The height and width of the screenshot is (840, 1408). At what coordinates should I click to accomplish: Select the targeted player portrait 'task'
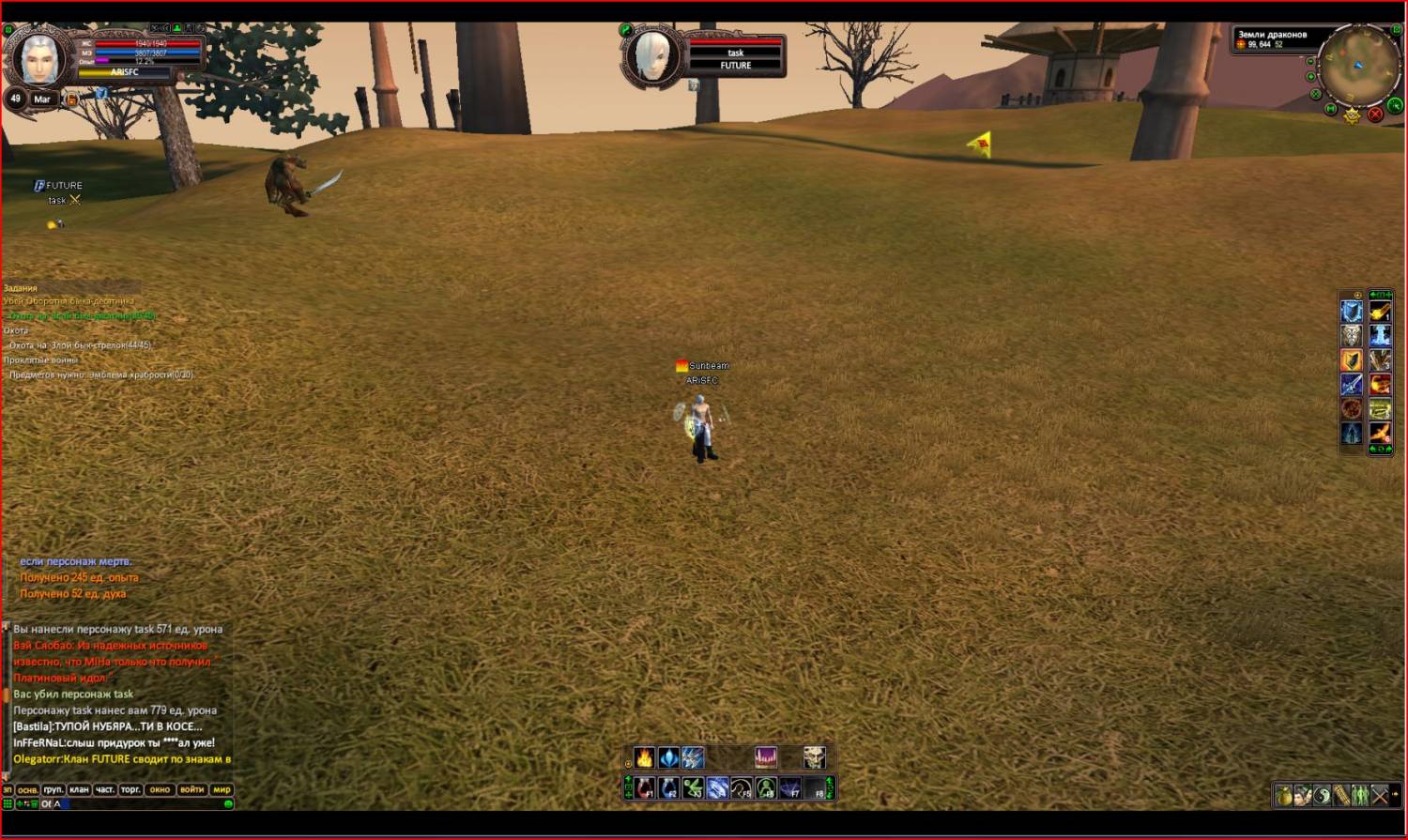[x=652, y=55]
